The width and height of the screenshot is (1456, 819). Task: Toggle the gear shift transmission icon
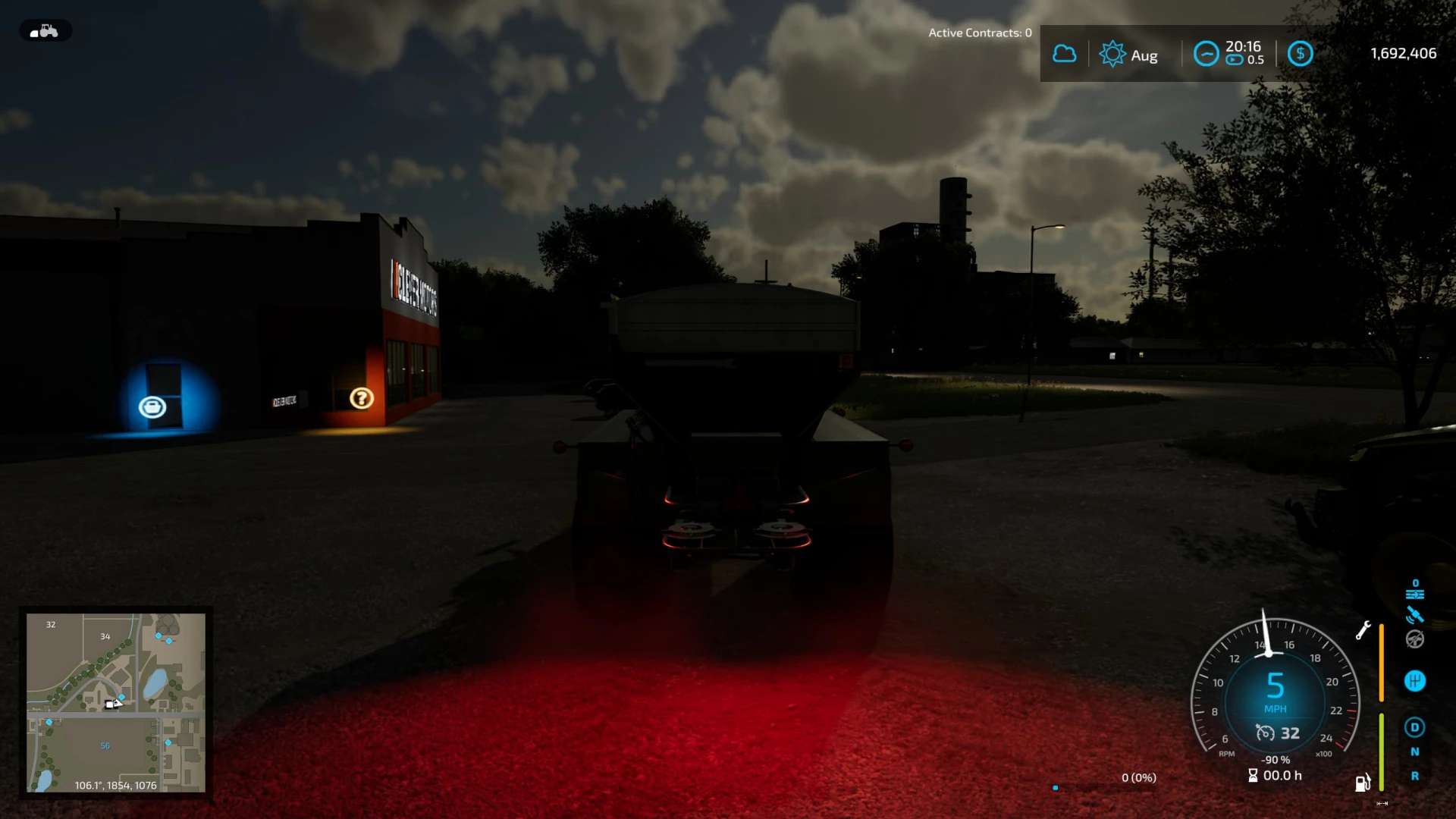click(1414, 681)
